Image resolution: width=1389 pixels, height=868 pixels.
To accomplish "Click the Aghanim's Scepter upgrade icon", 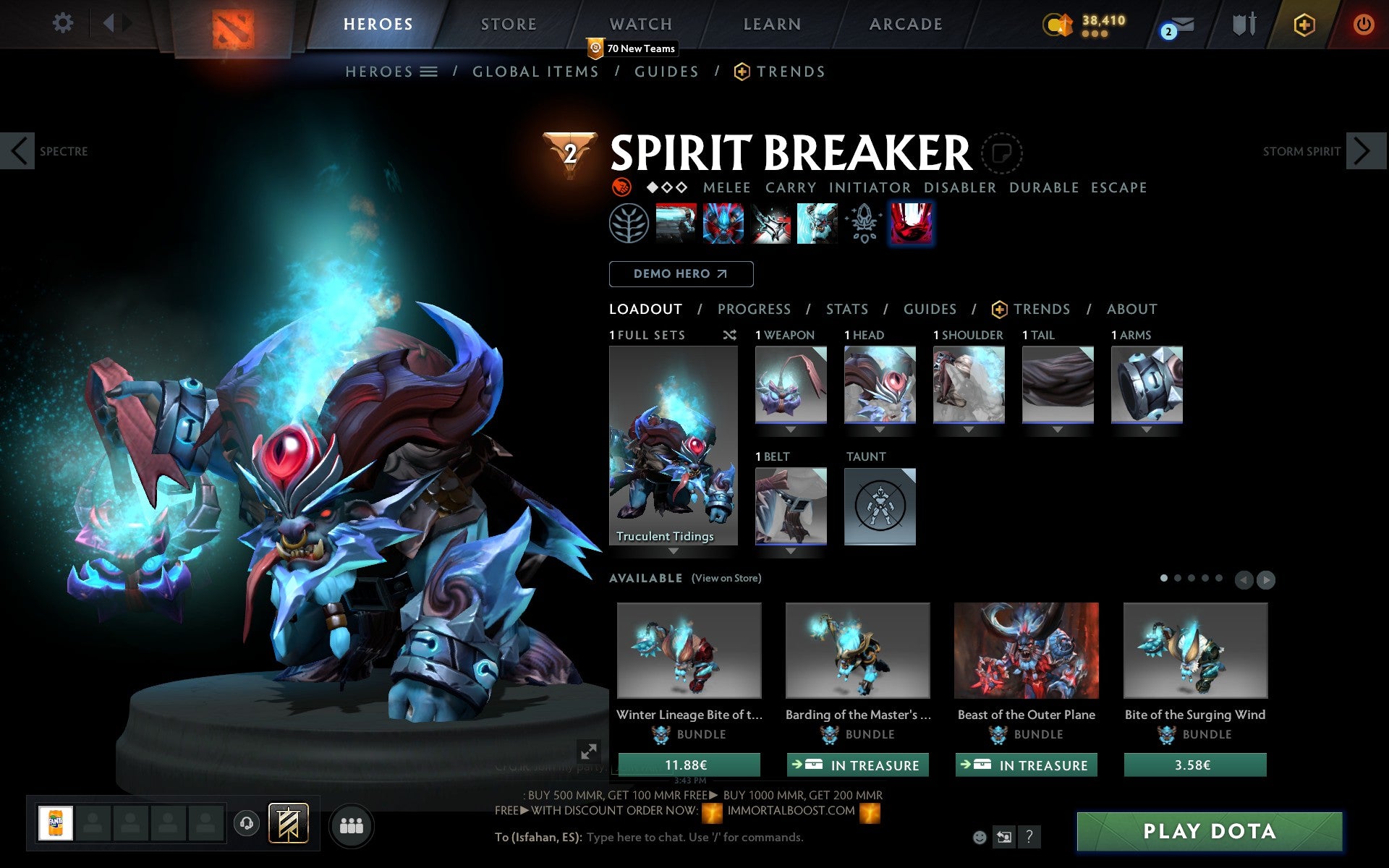I will 864,223.
